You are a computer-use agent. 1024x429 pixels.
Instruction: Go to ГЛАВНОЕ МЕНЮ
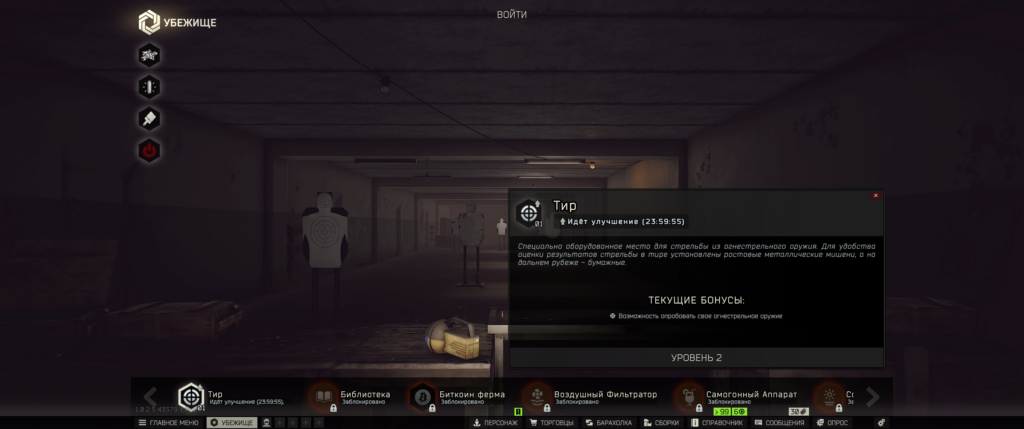point(168,423)
